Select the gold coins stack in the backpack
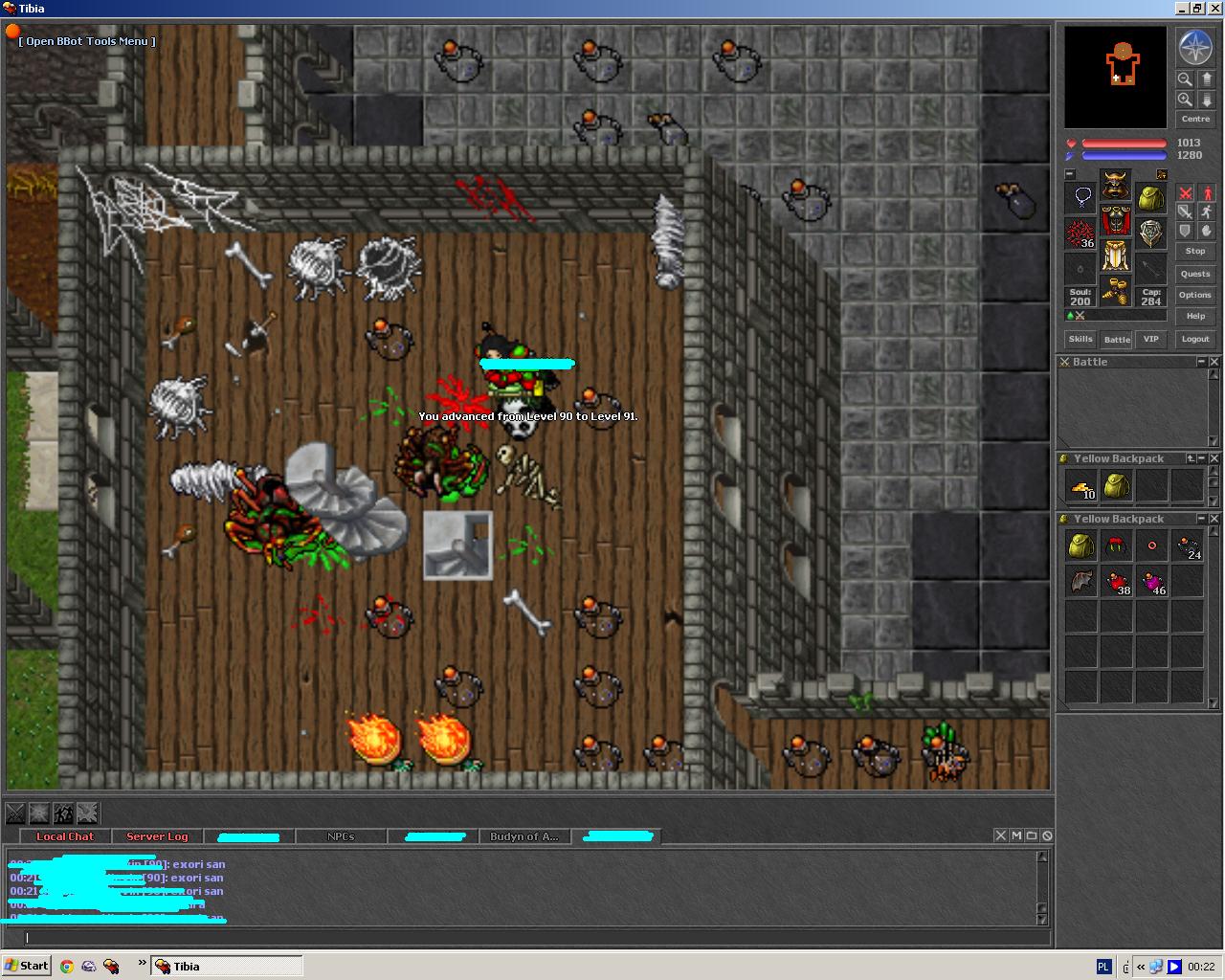The width and height of the screenshot is (1225, 980). pyautogui.click(x=1081, y=486)
